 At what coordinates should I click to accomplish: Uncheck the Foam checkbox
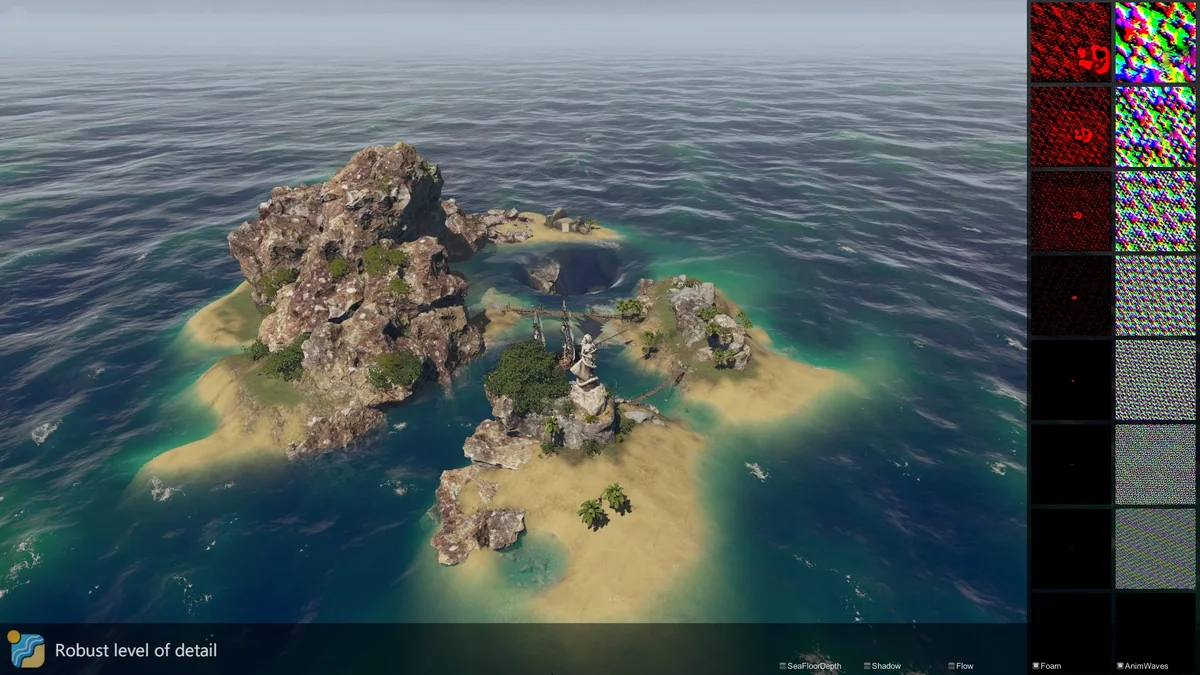click(x=1035, y=666)
